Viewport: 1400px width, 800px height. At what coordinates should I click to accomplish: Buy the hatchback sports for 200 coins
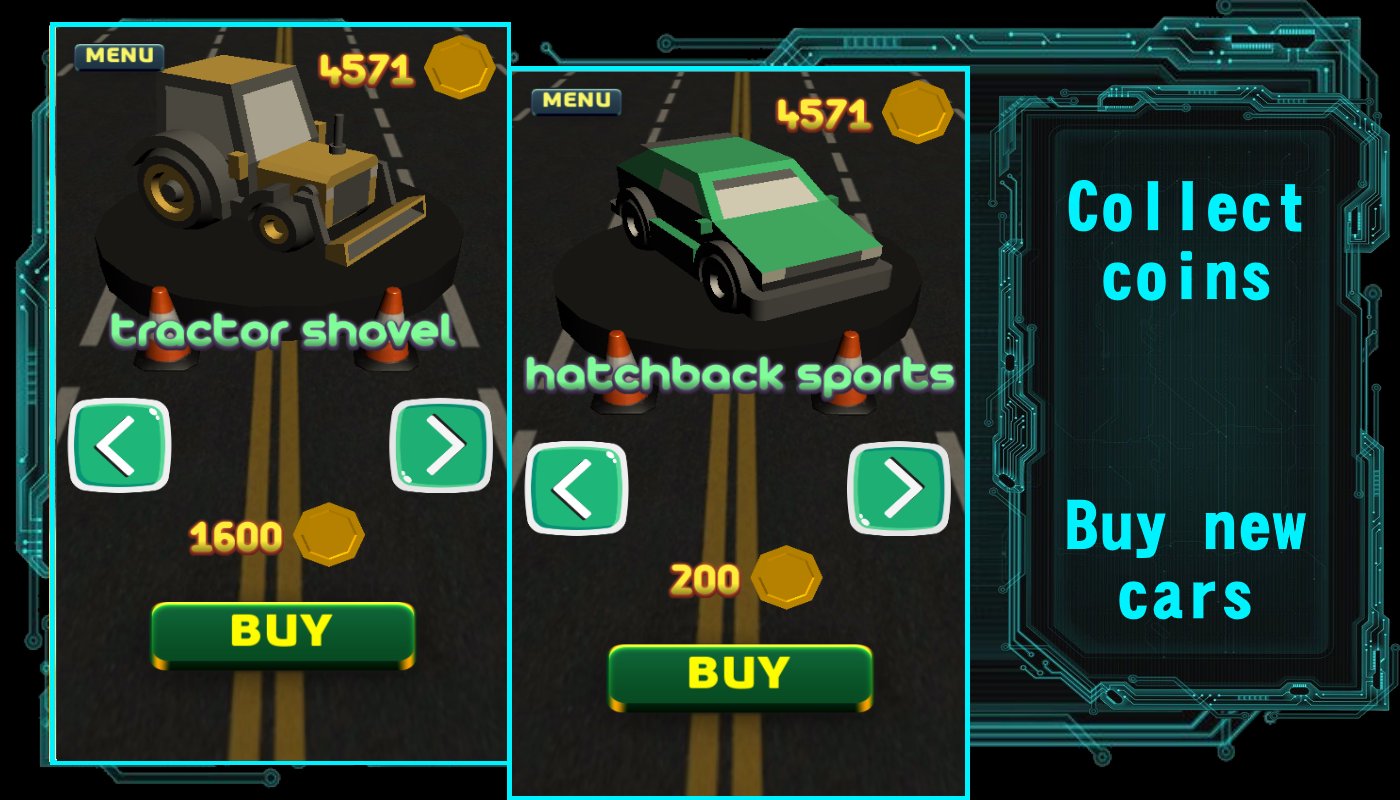[x=740, y=674]
